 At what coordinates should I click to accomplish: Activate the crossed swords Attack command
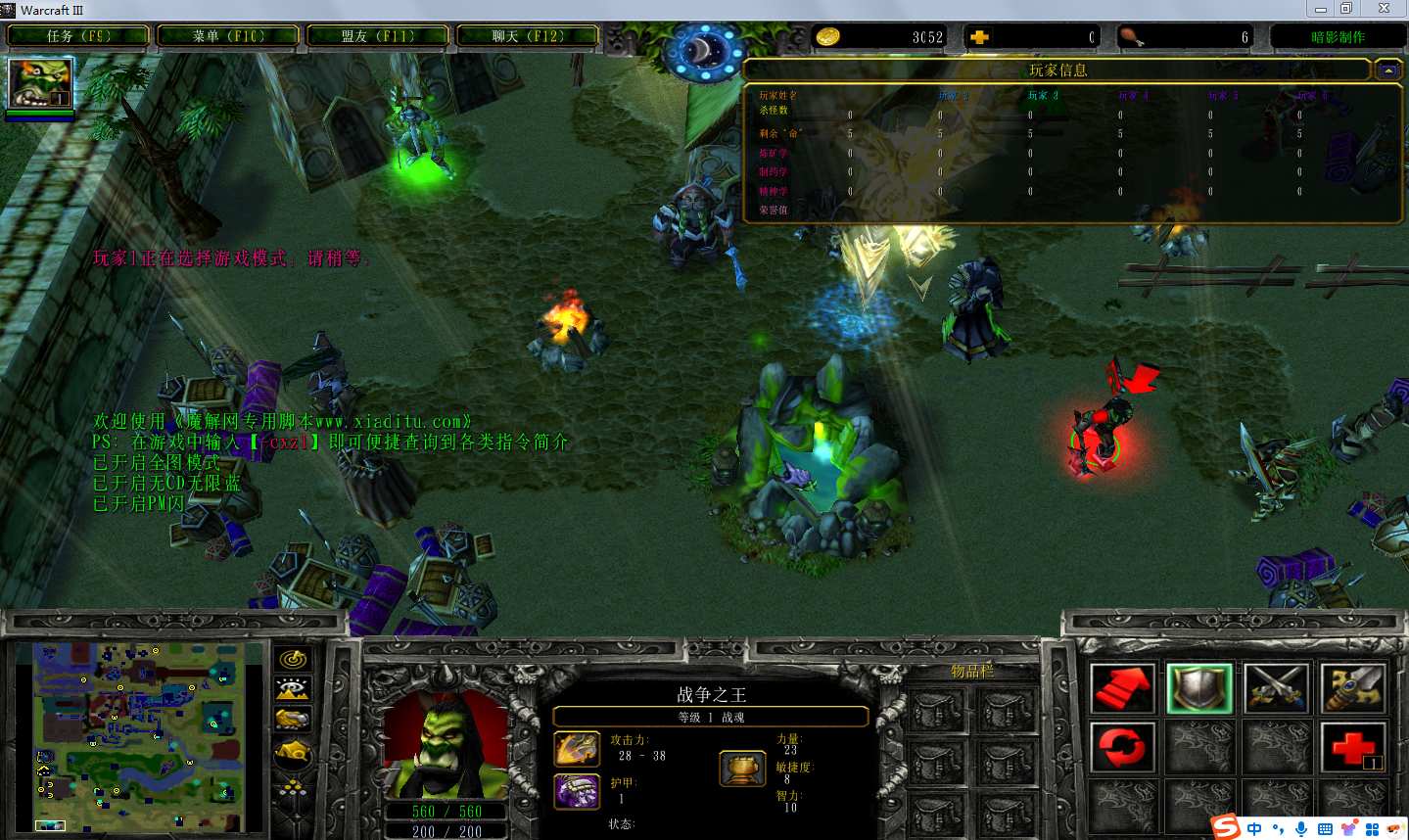tap(1276, 687)
